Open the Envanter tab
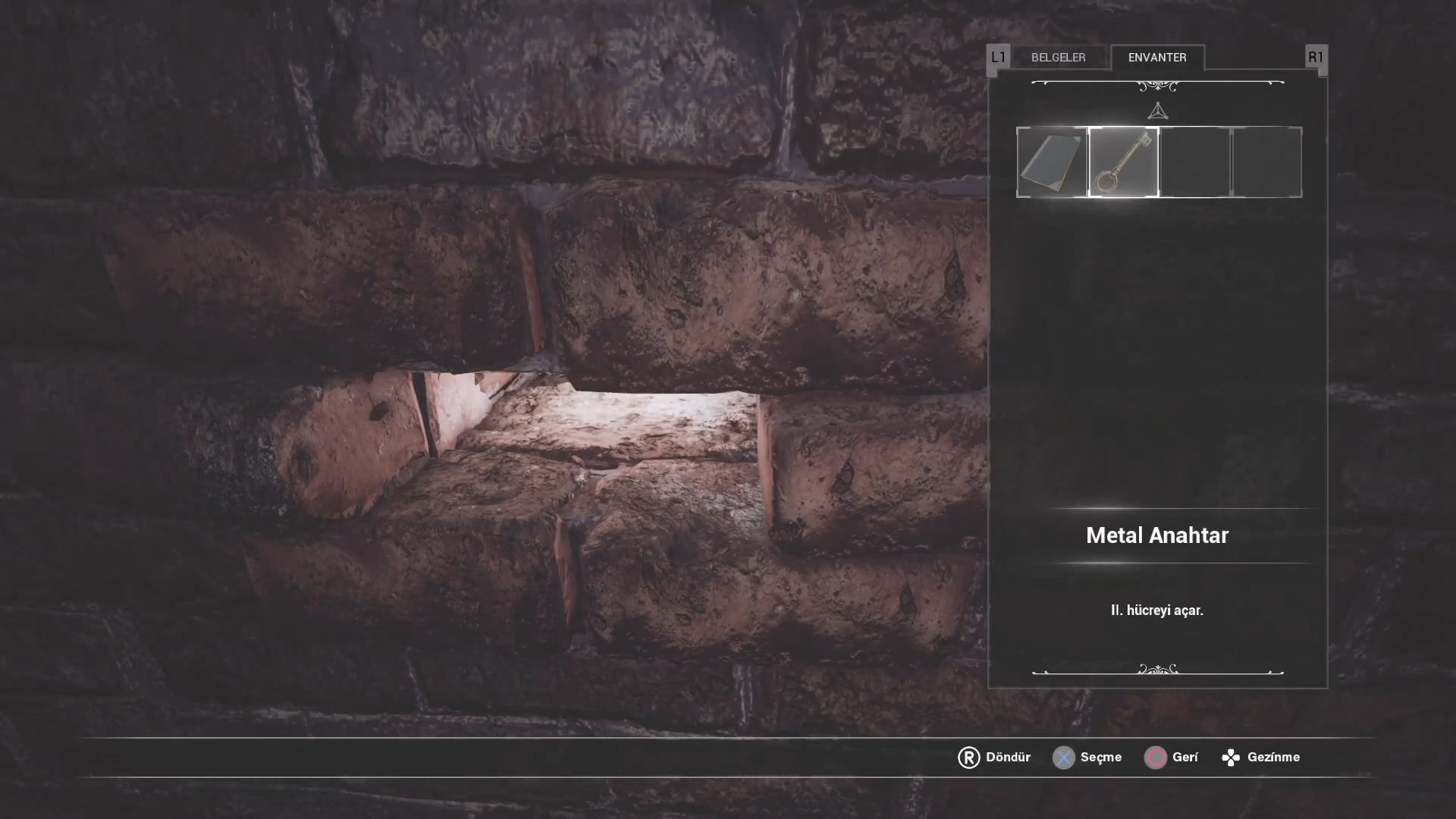The width and height of the screenshot is (1456, 819). pyautogui.click(x=1156, y=58)
